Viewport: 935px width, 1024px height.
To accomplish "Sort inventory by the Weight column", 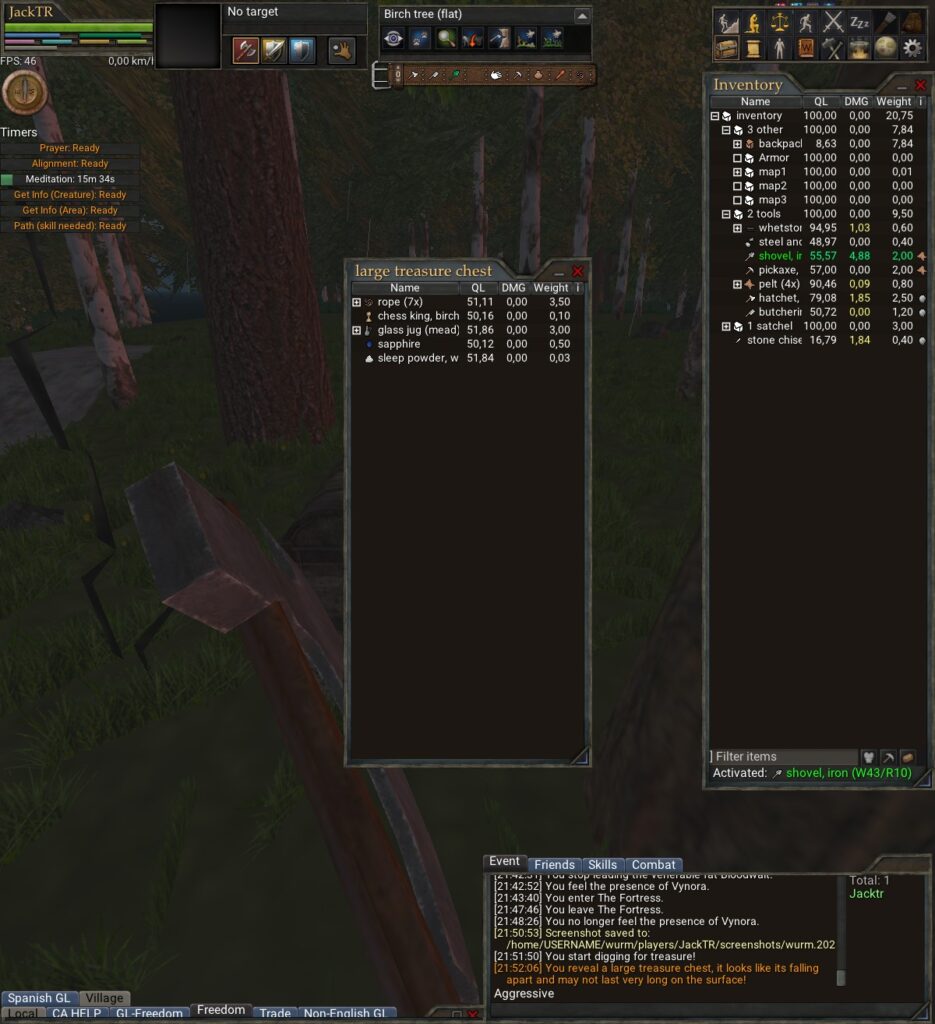I will click(x=893, y=101).
